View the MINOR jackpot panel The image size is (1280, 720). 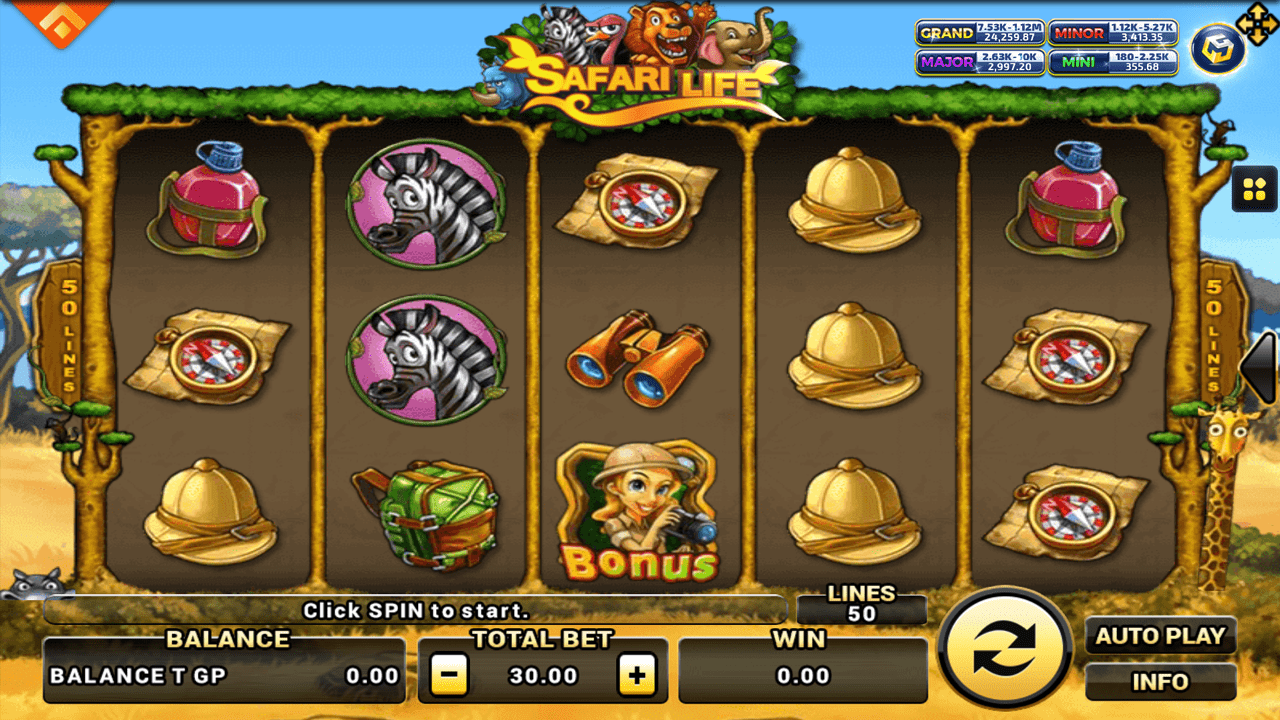pos(1113,33)
